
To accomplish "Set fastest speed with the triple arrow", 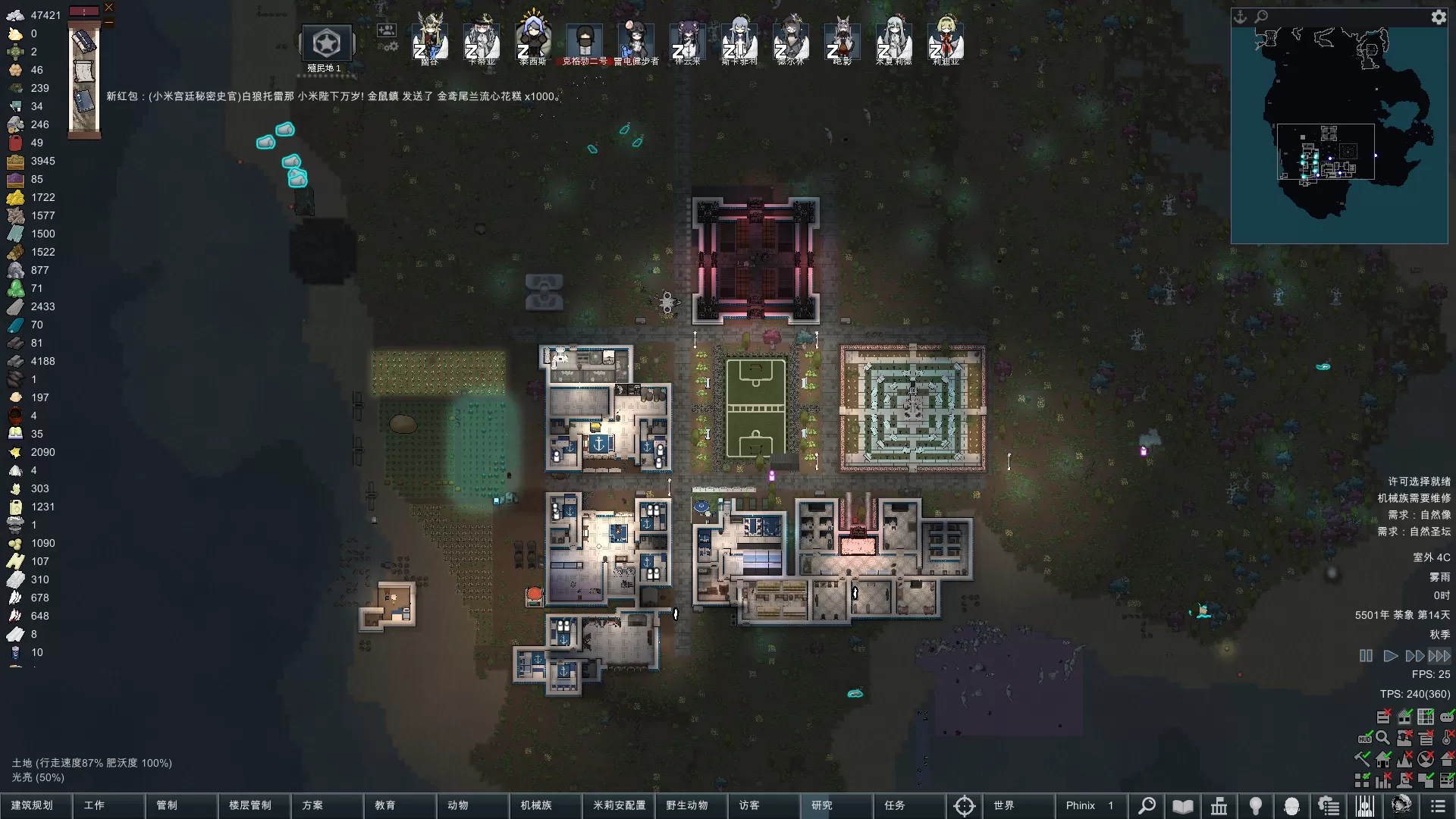I will point(1439,656).
